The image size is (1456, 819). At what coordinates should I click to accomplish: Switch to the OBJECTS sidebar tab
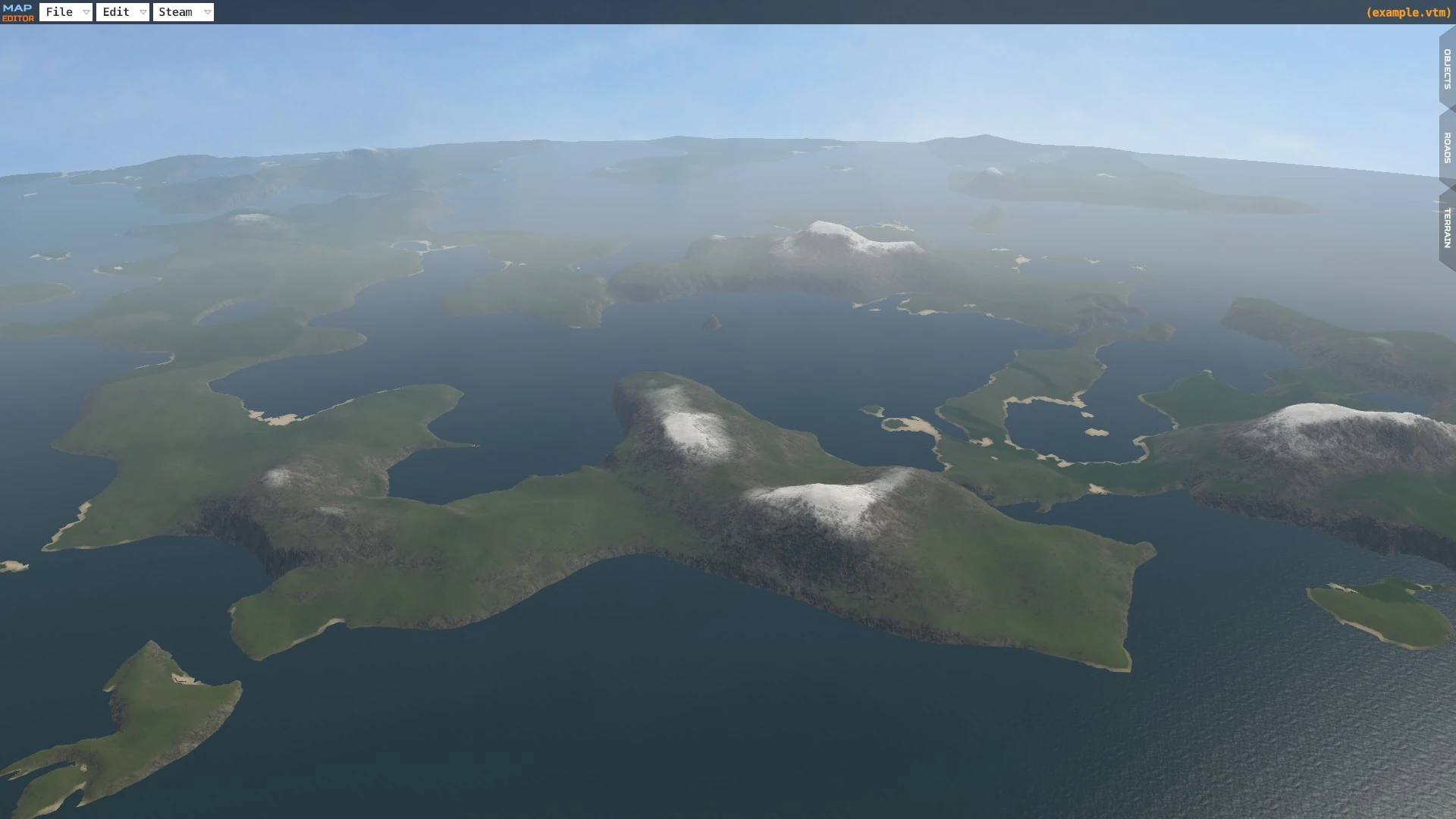(1447, 68)
